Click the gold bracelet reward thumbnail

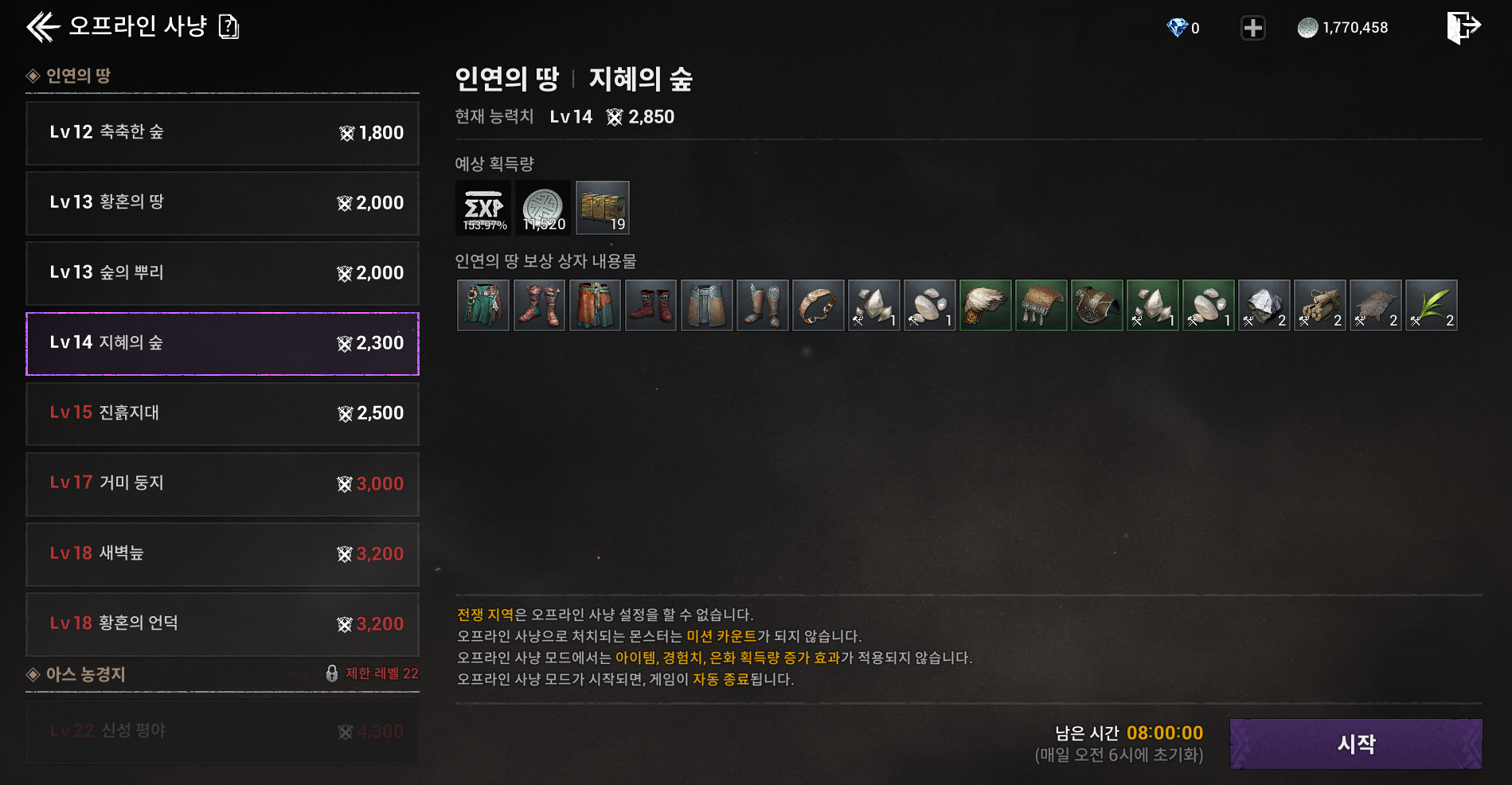pyautogui.click(x=818, y=305)
